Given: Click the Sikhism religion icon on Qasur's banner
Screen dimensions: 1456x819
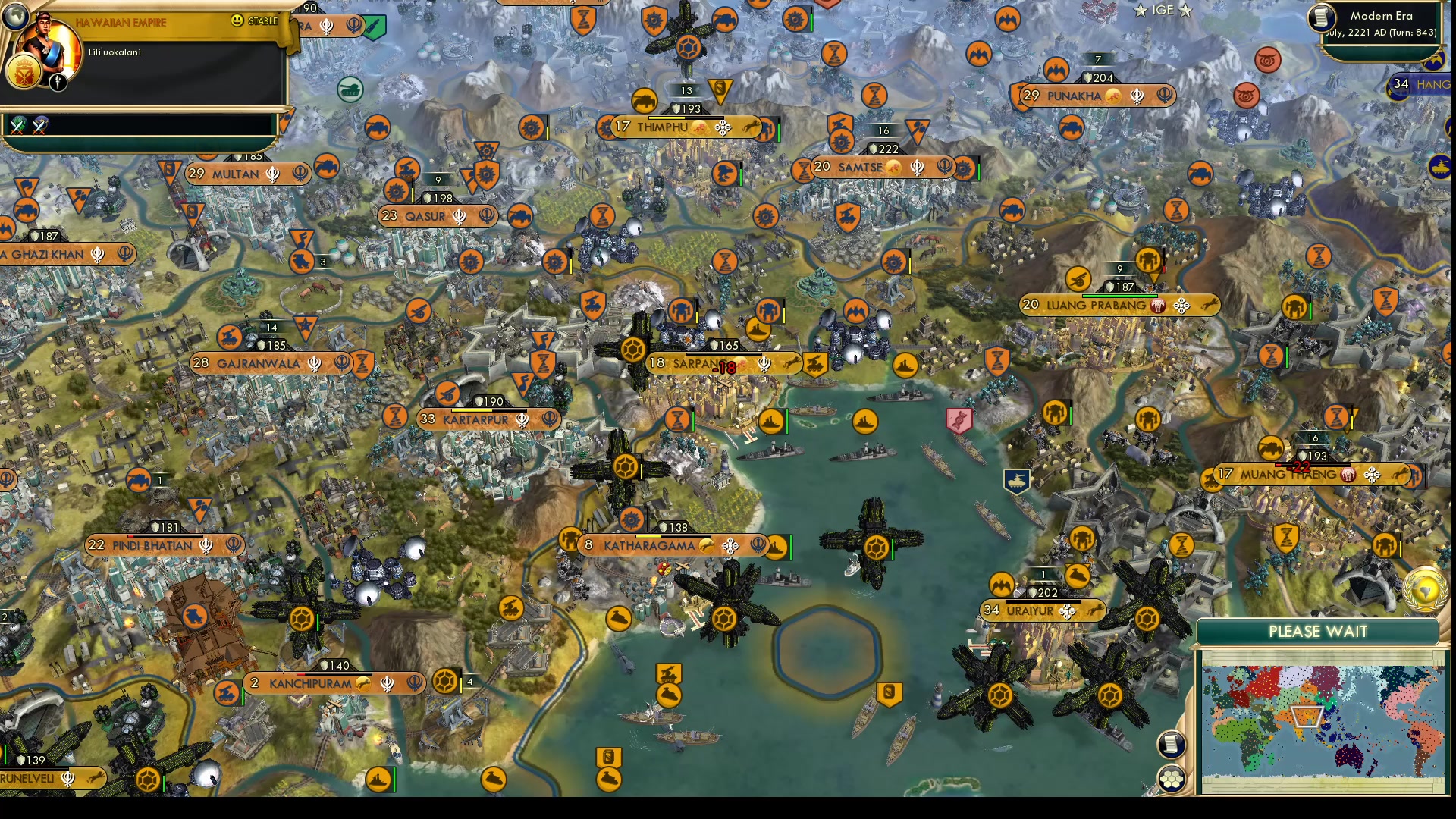Looking at the screenshot, I should [x=459, y=216].
